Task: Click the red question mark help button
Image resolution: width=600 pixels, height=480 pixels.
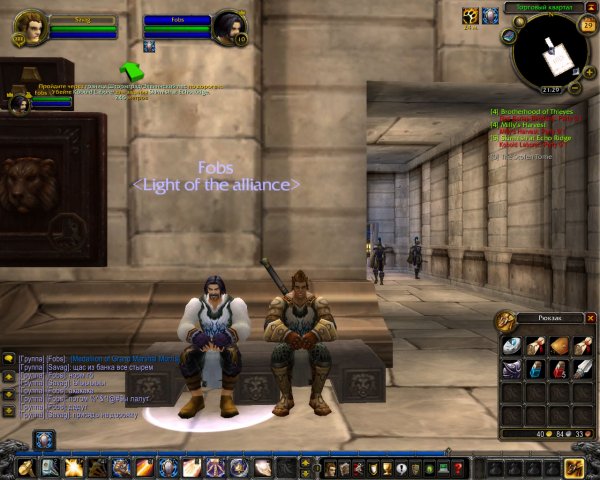Action: point(459,468)
